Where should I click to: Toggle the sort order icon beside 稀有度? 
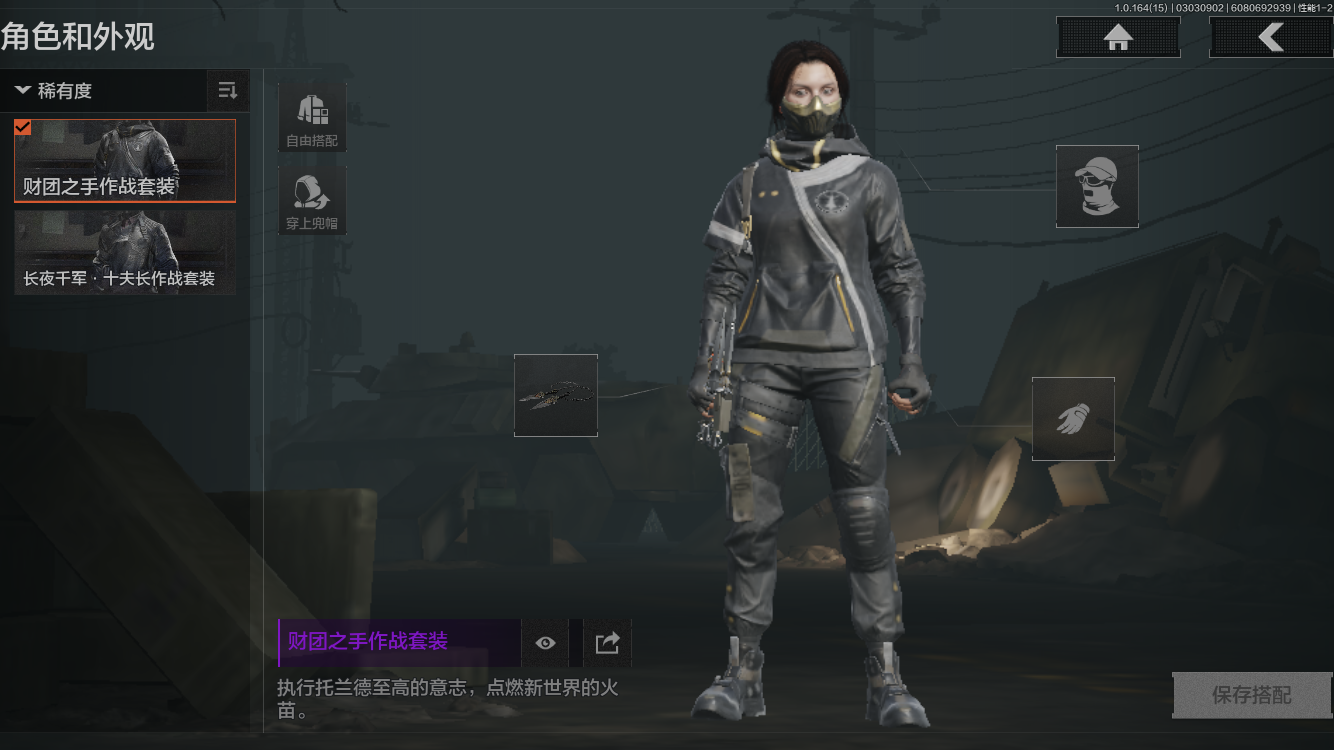click(228, 90)
